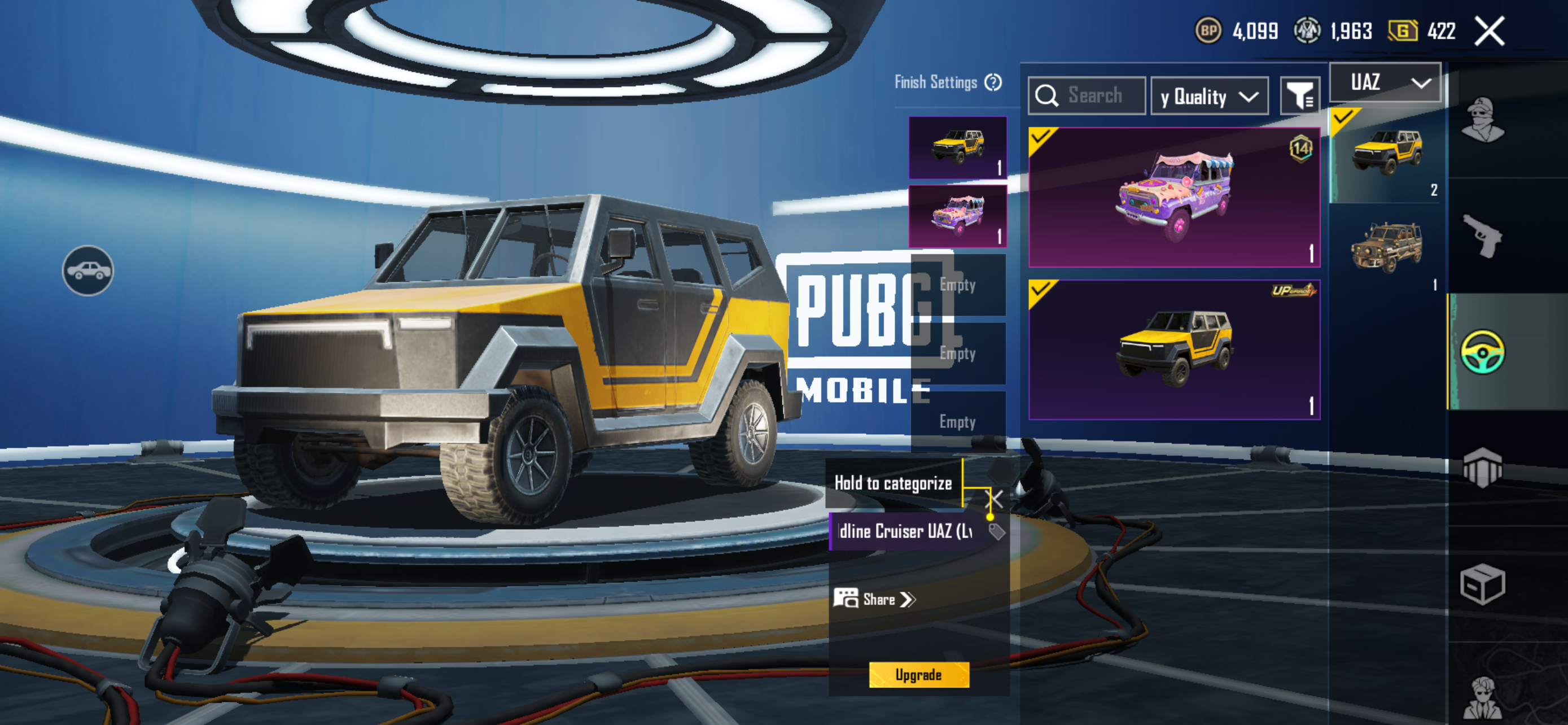
Task: Share the vehicle skin
Action: point(874,599)
